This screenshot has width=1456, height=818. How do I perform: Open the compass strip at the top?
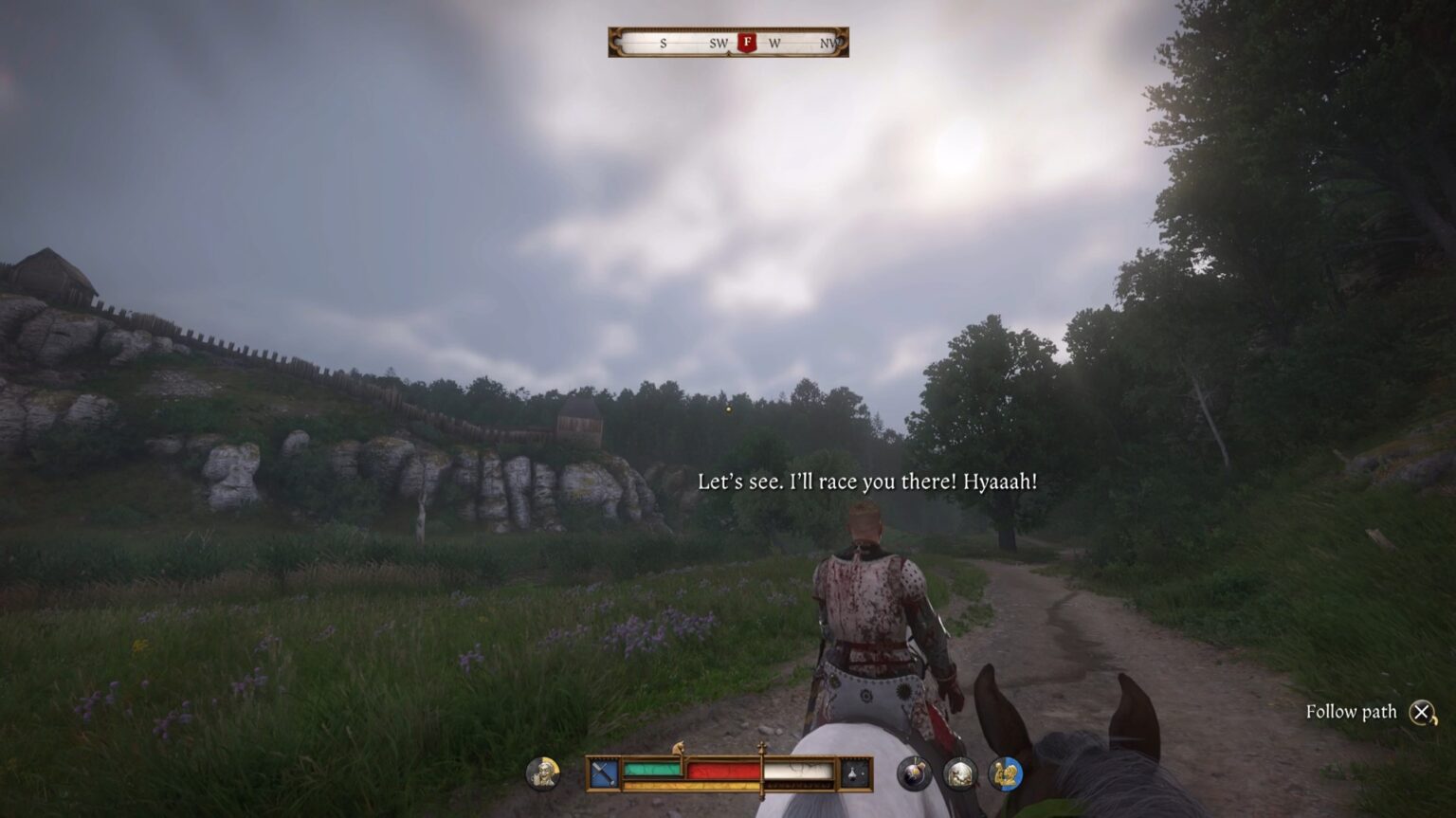click(x=728, y=42)
